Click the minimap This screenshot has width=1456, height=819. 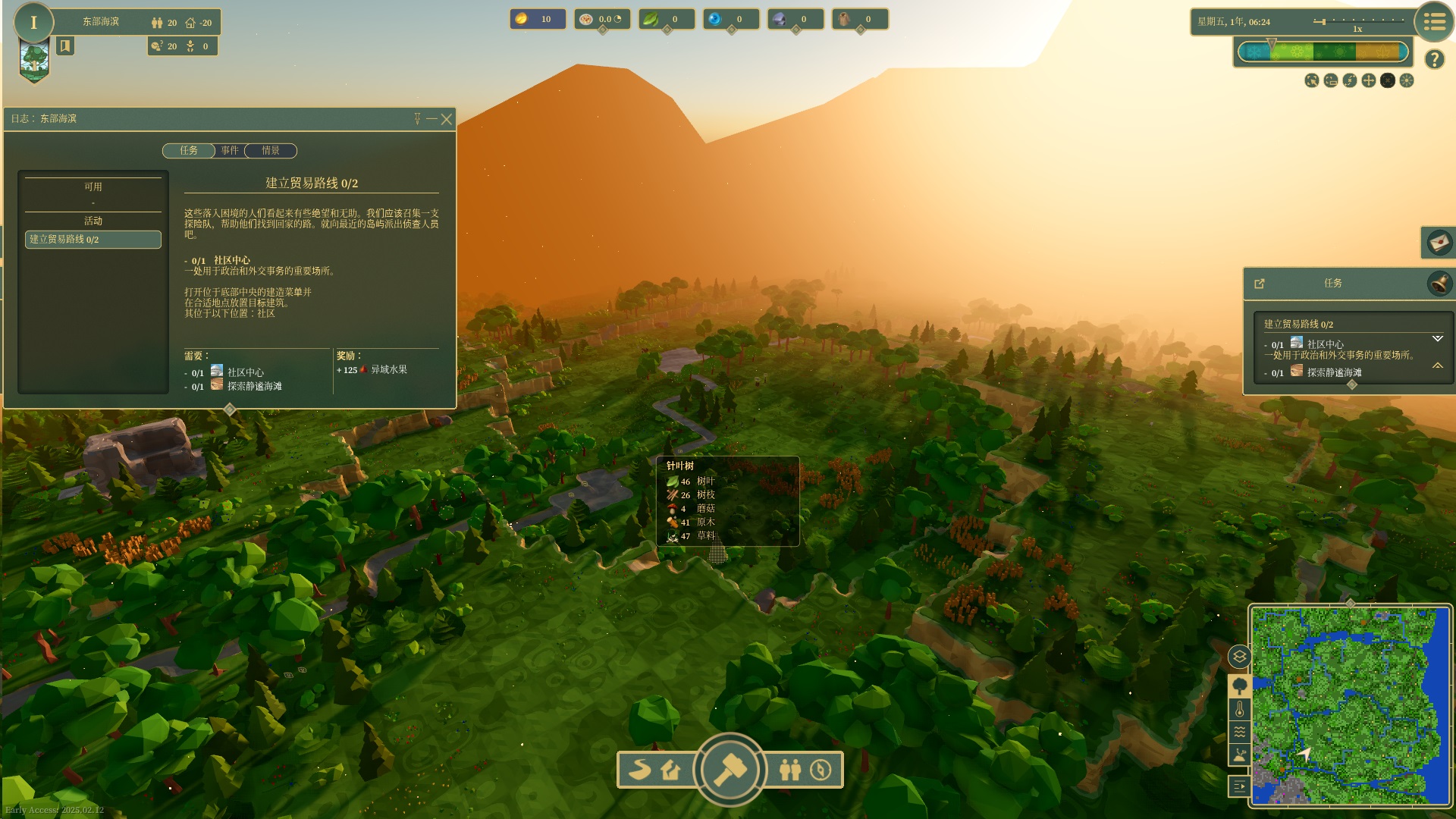click(x=1350, y=705)
